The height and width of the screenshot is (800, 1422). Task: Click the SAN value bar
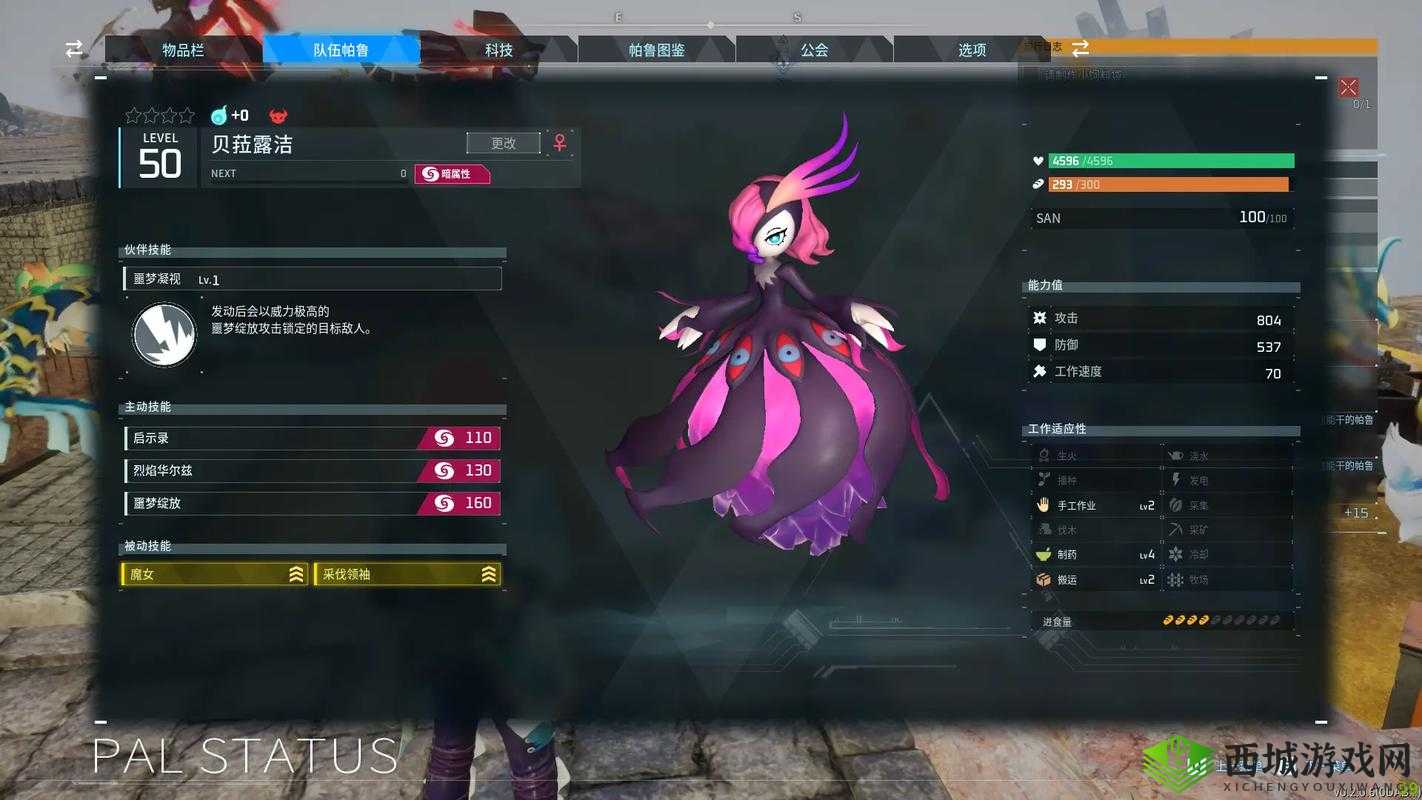click(x=1160, y=217)
